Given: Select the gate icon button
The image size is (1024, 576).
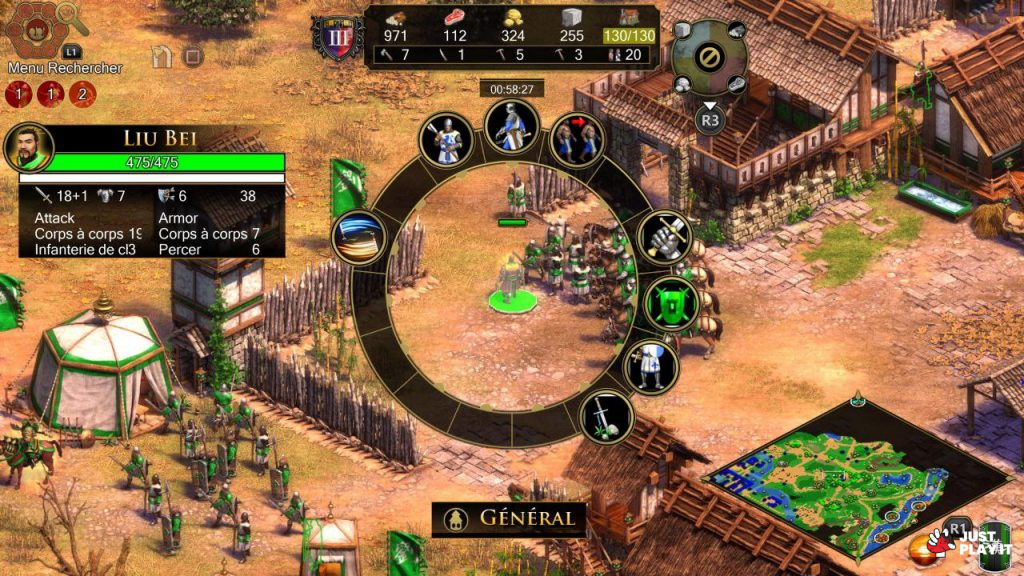Looking at the screenshot, I should [x=161, y=56].
